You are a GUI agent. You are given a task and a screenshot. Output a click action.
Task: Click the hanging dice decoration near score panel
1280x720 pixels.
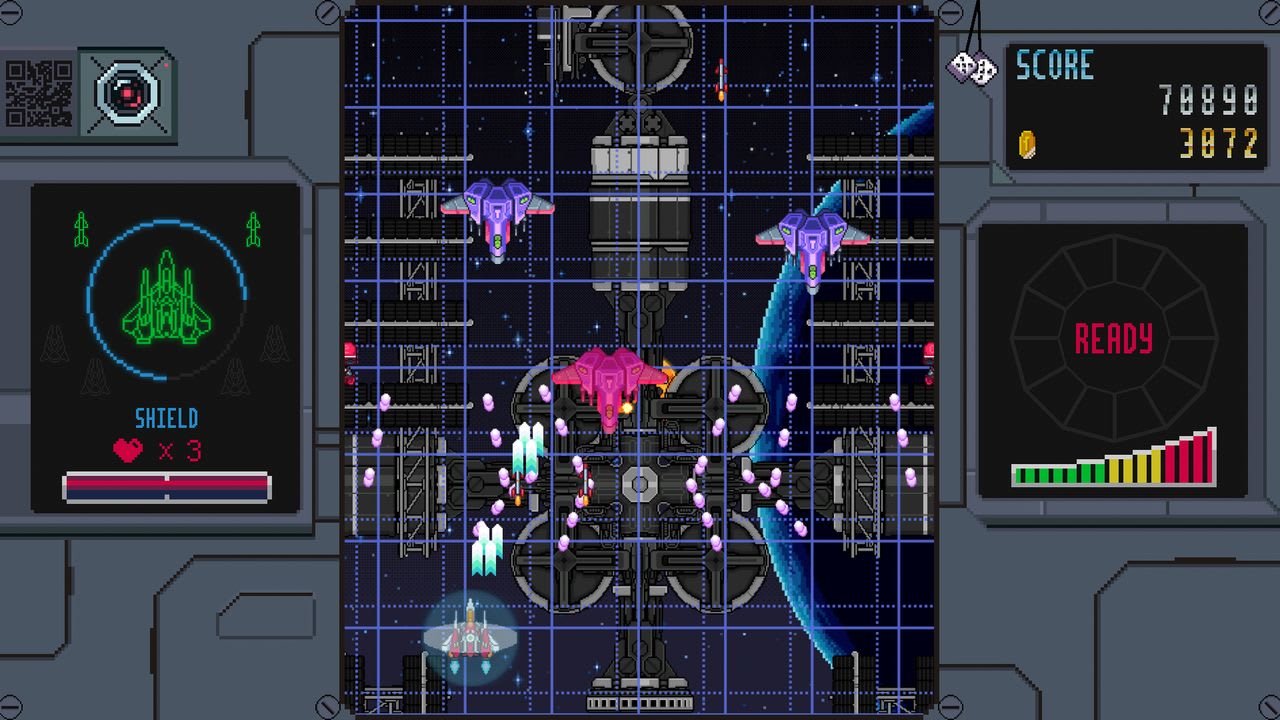[973, 67]
